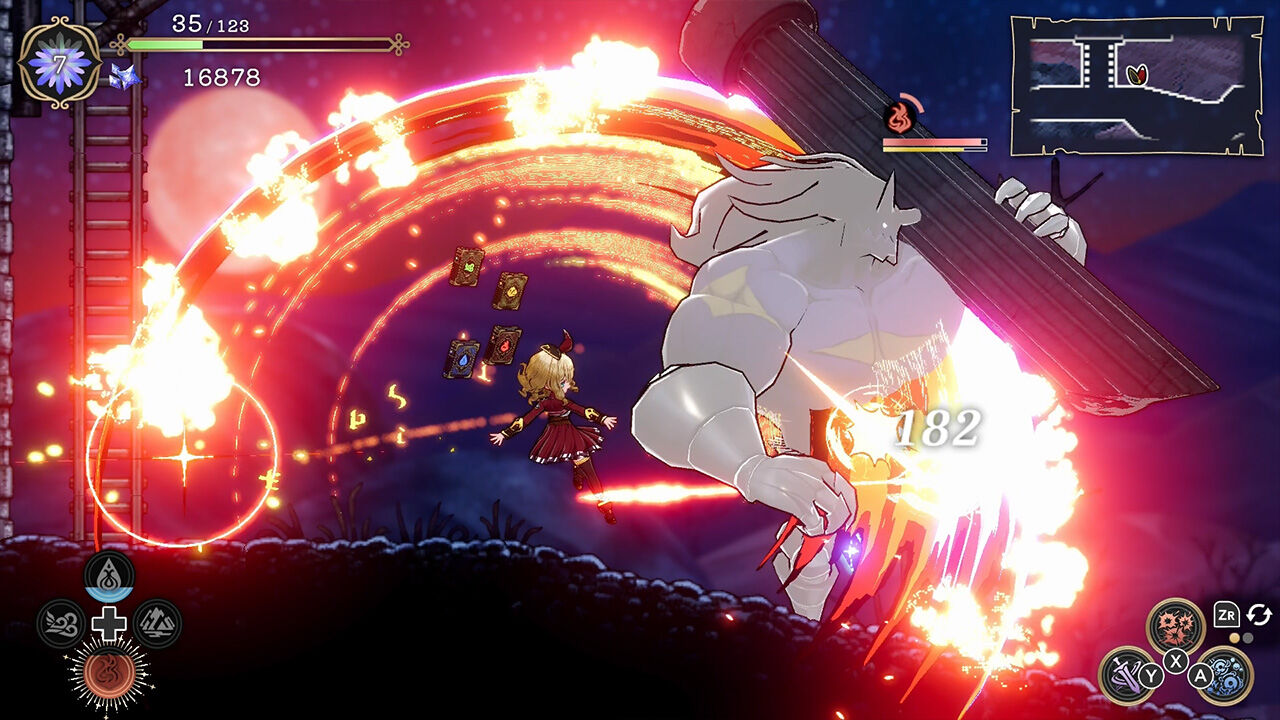1280x720 pixels.
Task: Choose the wind element spell icon
Action: 62,622
